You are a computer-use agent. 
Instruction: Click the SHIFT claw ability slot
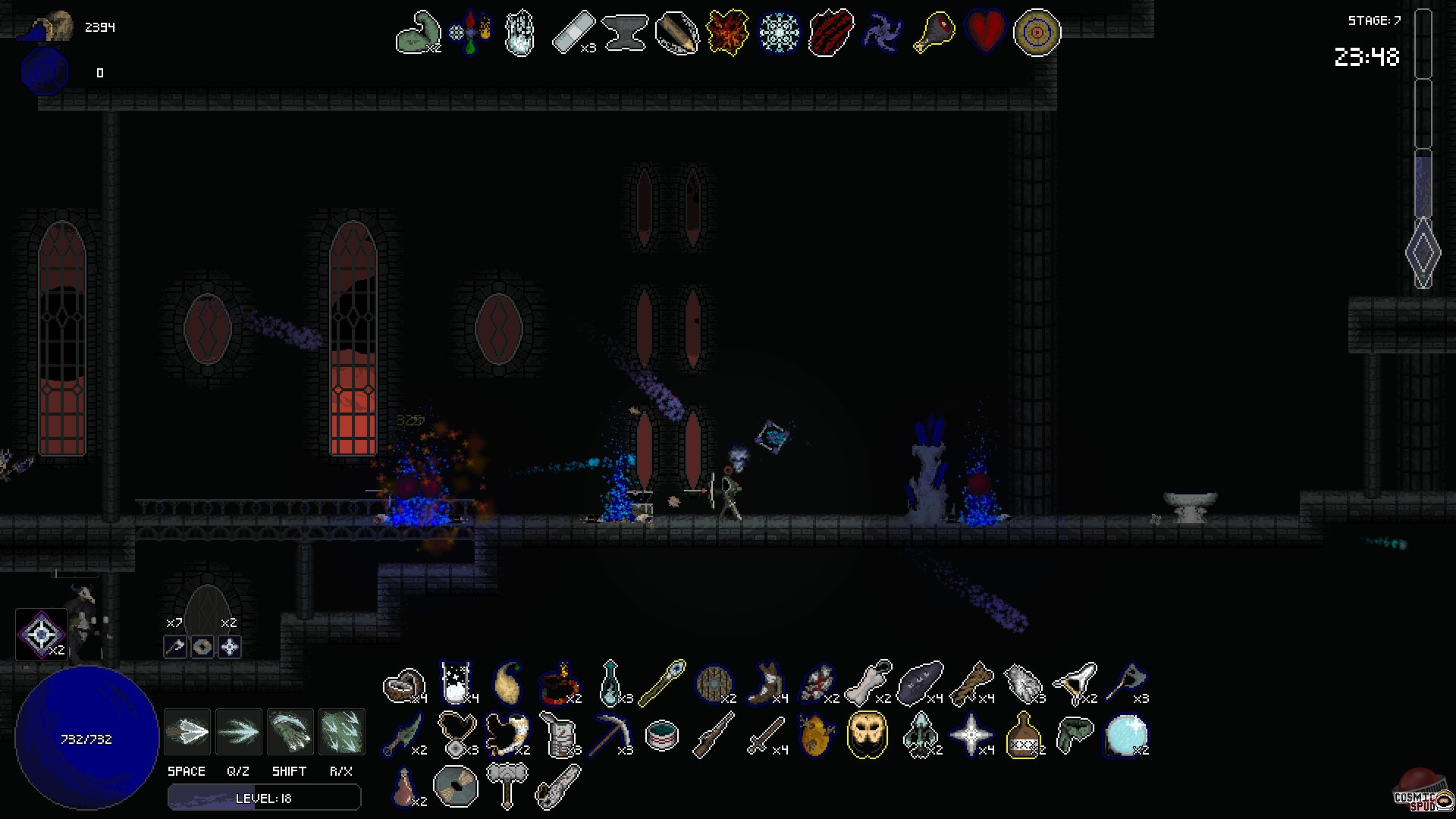pos(290,730)
